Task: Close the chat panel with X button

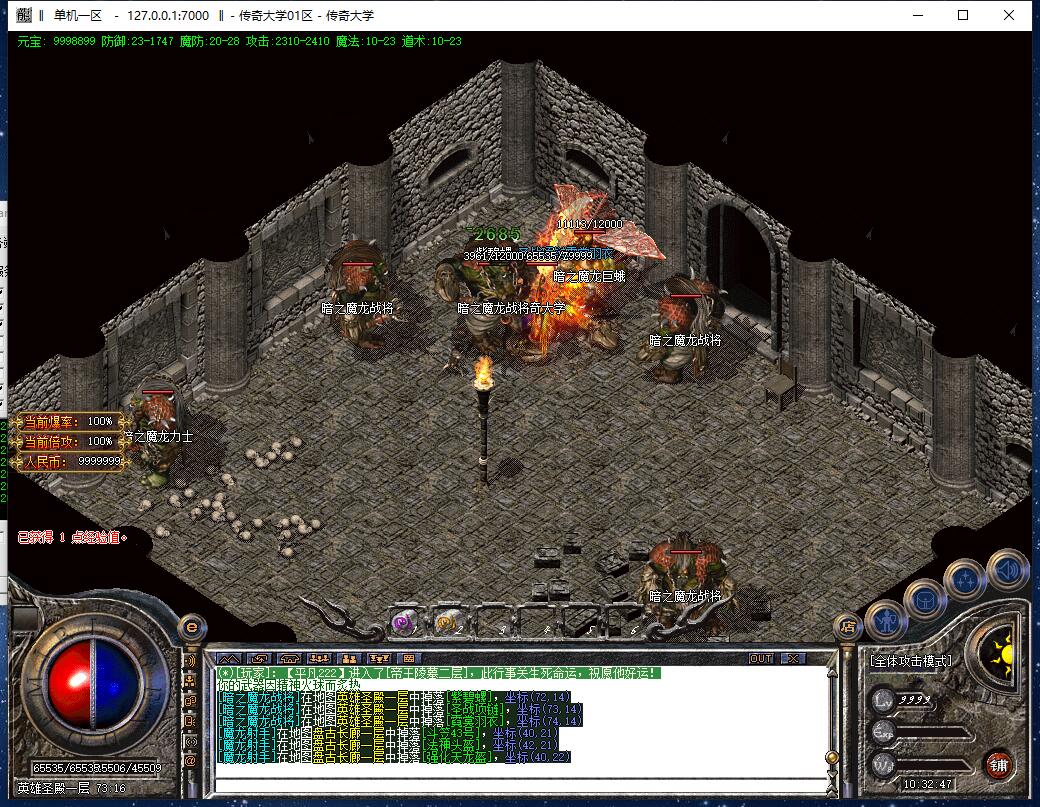Action: (x=792, y=659)
